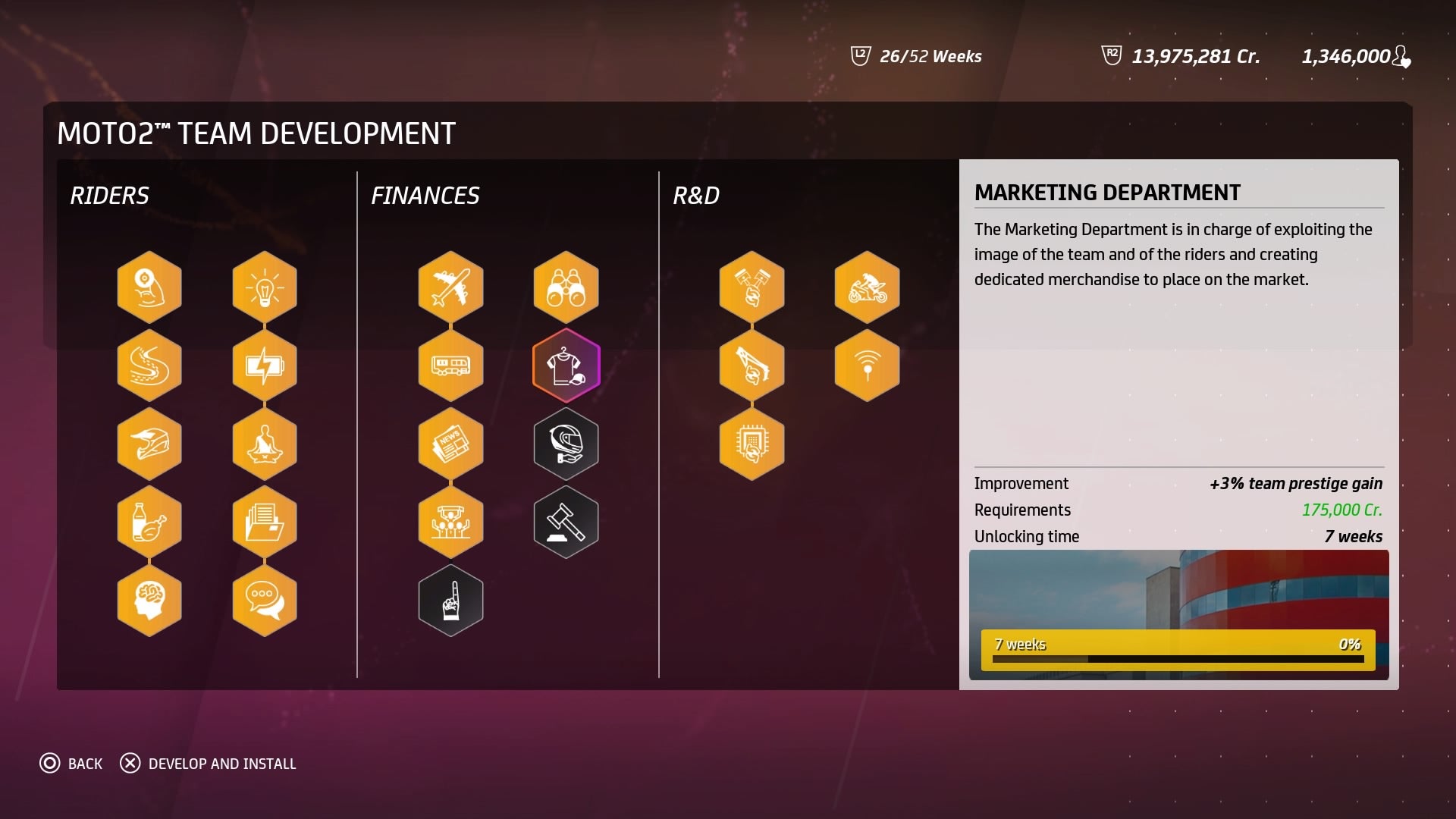Select the brain head psychology upgrade
Viewport: 1456px width, 819px height.
149,600
